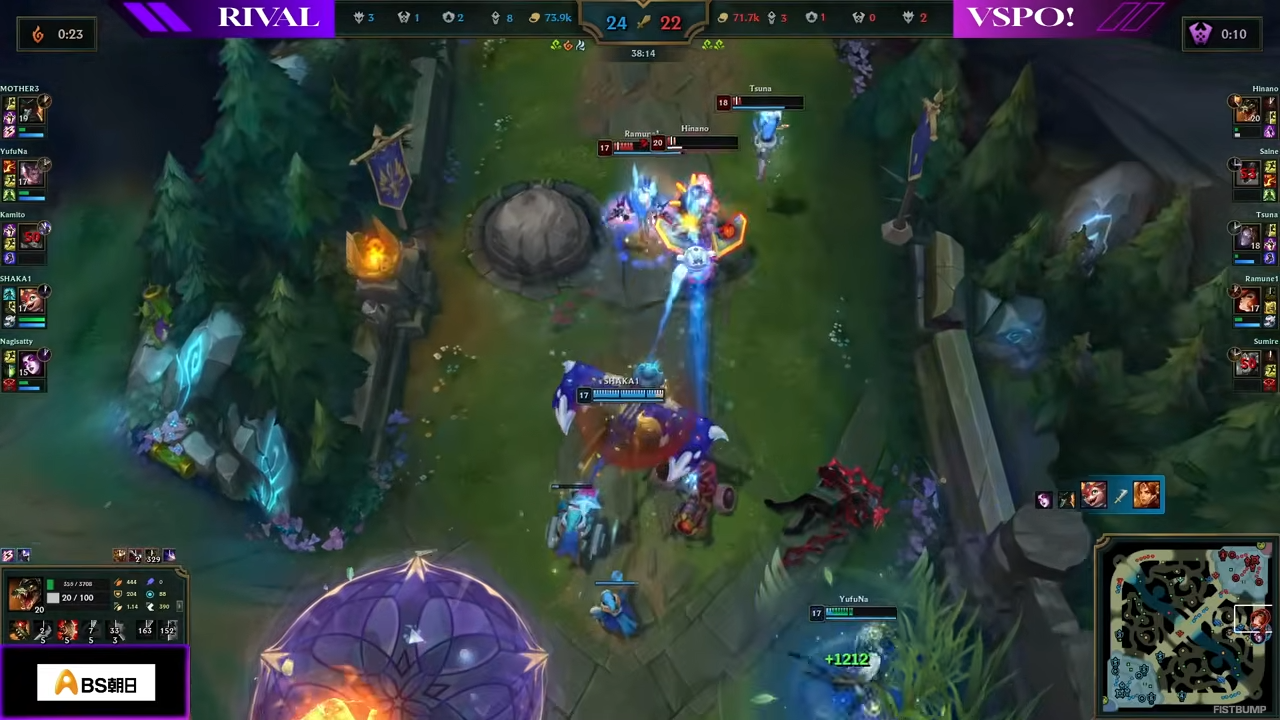1280x720 pixels.
Task: Click Warwick's champion portrait in the HUD
Action: point(25,595)
